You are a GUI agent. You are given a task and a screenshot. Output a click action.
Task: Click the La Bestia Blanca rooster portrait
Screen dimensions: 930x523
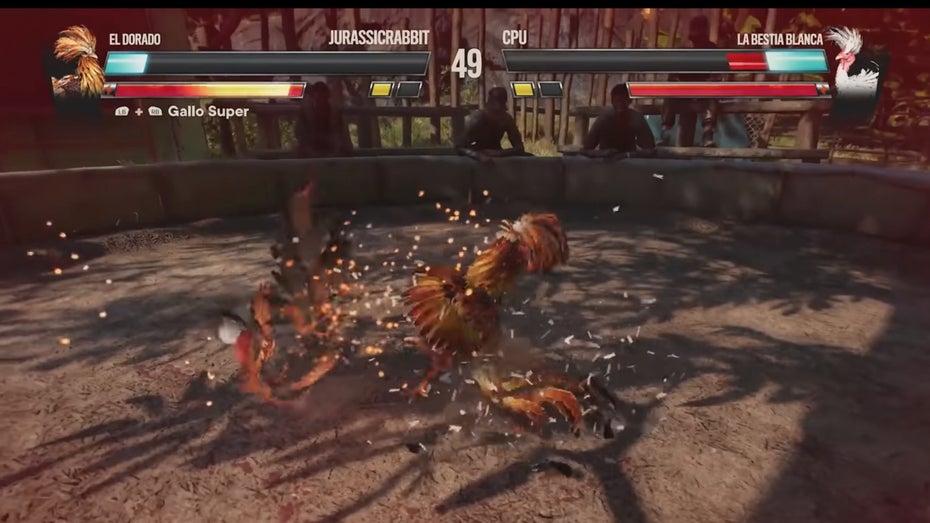852,62
